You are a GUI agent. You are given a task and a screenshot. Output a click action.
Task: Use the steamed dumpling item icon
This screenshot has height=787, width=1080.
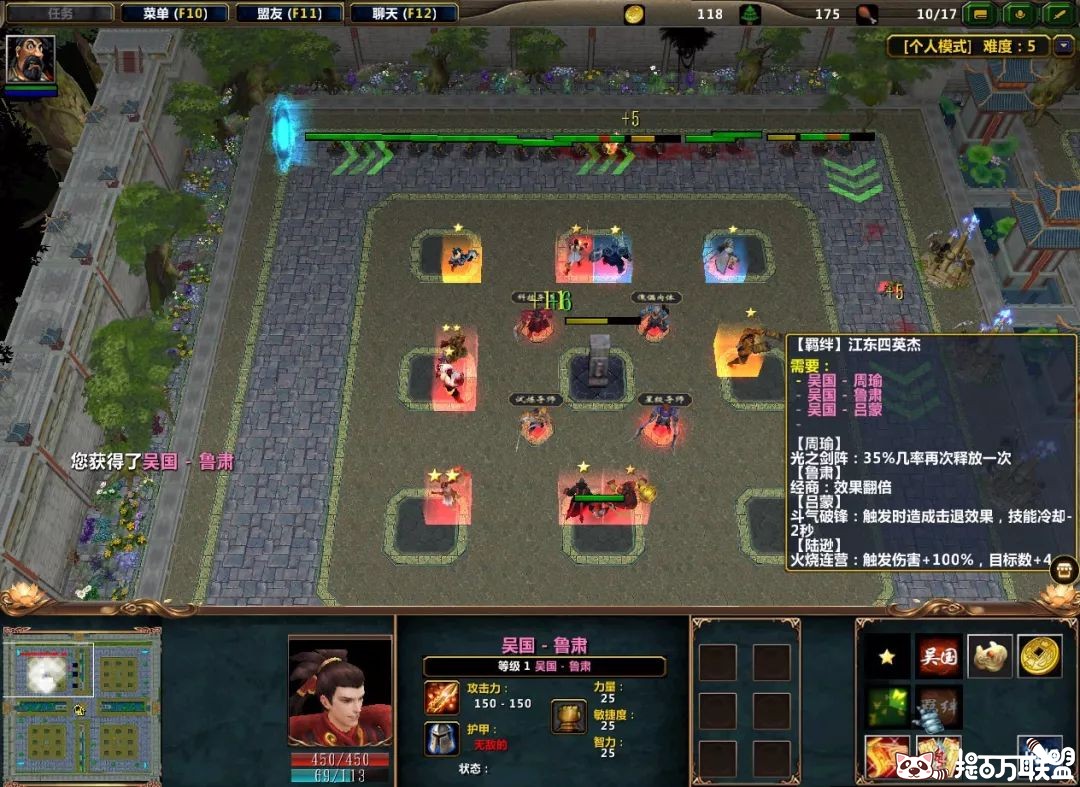pyautogui.click(x=989, y=656)
